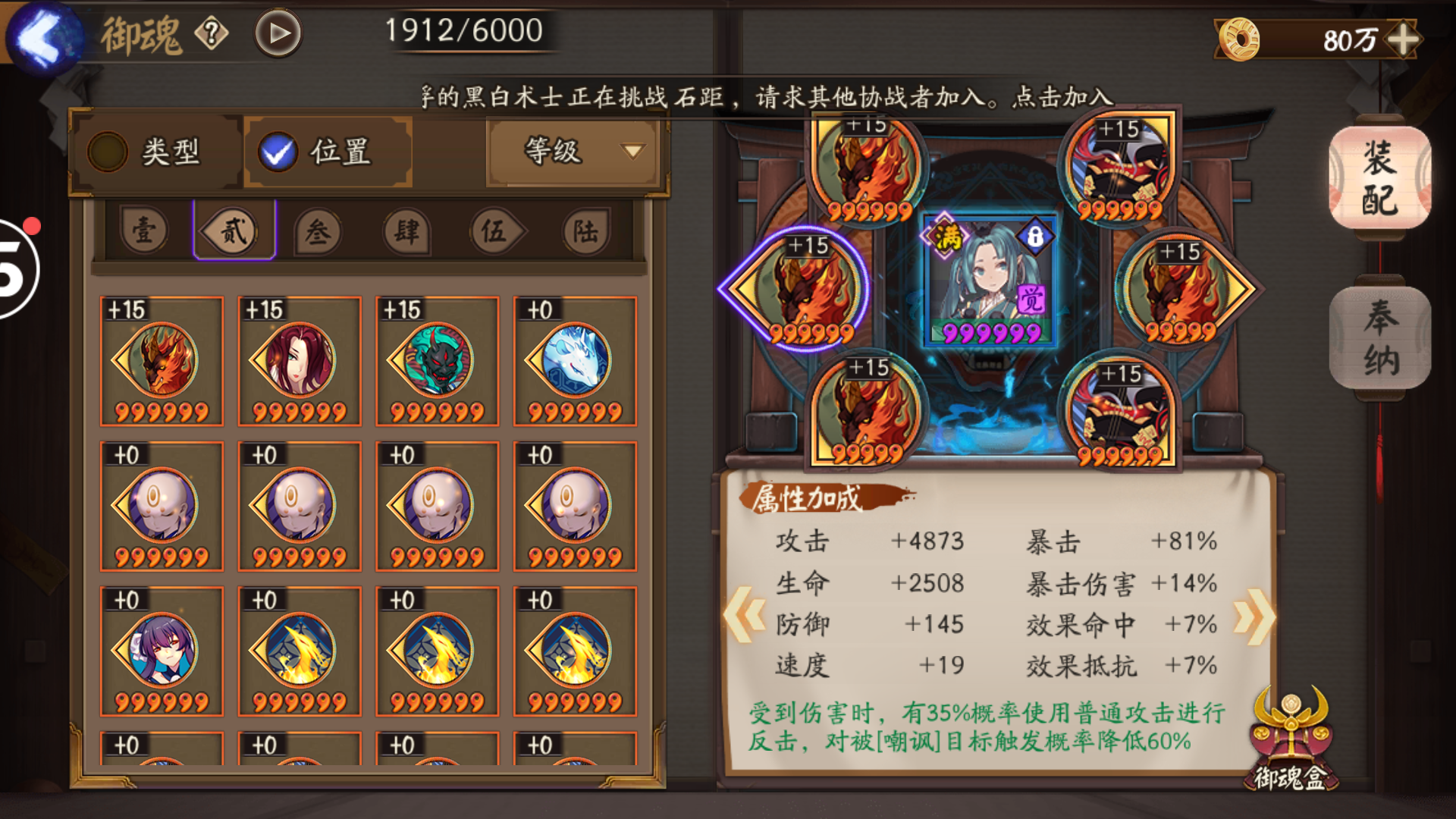Uncheck the 位置 filter checkbox
The image size is (1456, 819).
(278, 152)
